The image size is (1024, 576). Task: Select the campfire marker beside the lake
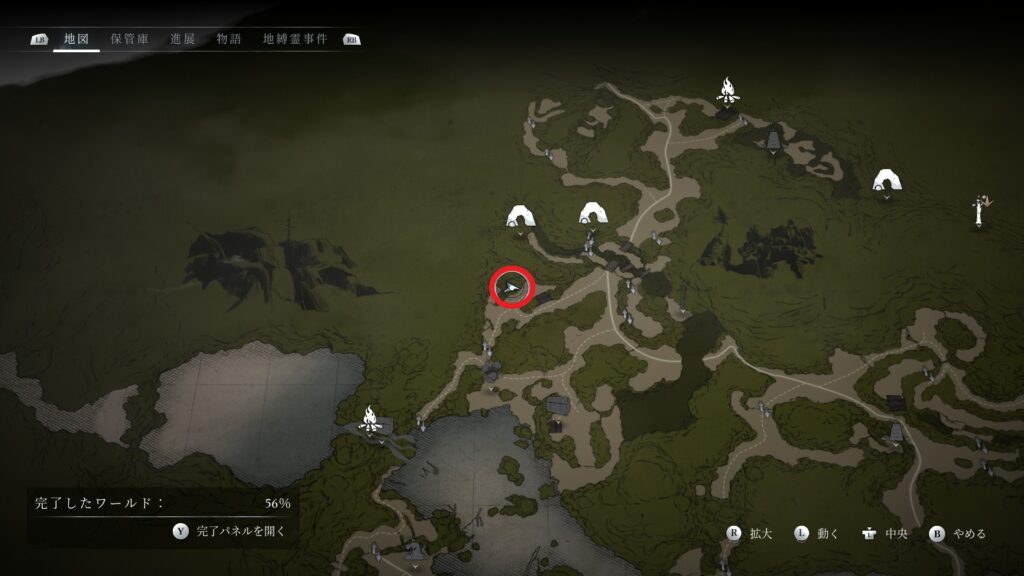click(x=370, y=417)
